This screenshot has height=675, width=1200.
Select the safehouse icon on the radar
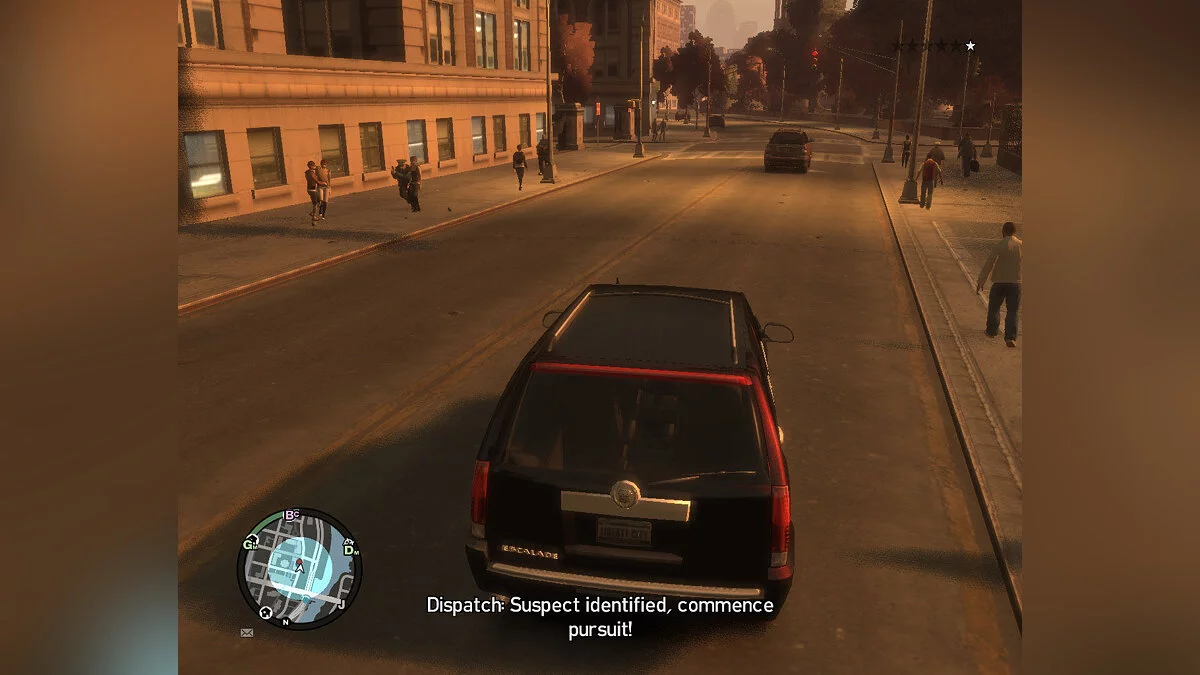[266, 612]
